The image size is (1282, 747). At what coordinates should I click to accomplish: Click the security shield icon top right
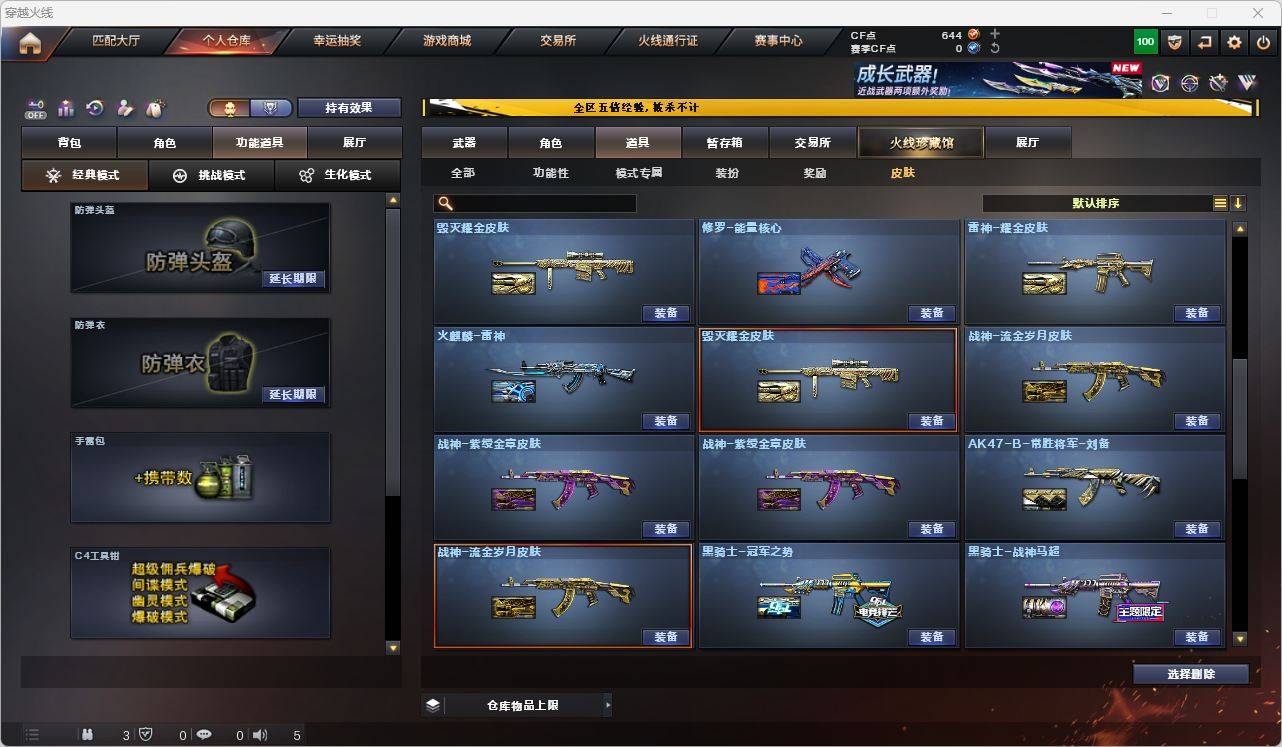coord(1175,42)
